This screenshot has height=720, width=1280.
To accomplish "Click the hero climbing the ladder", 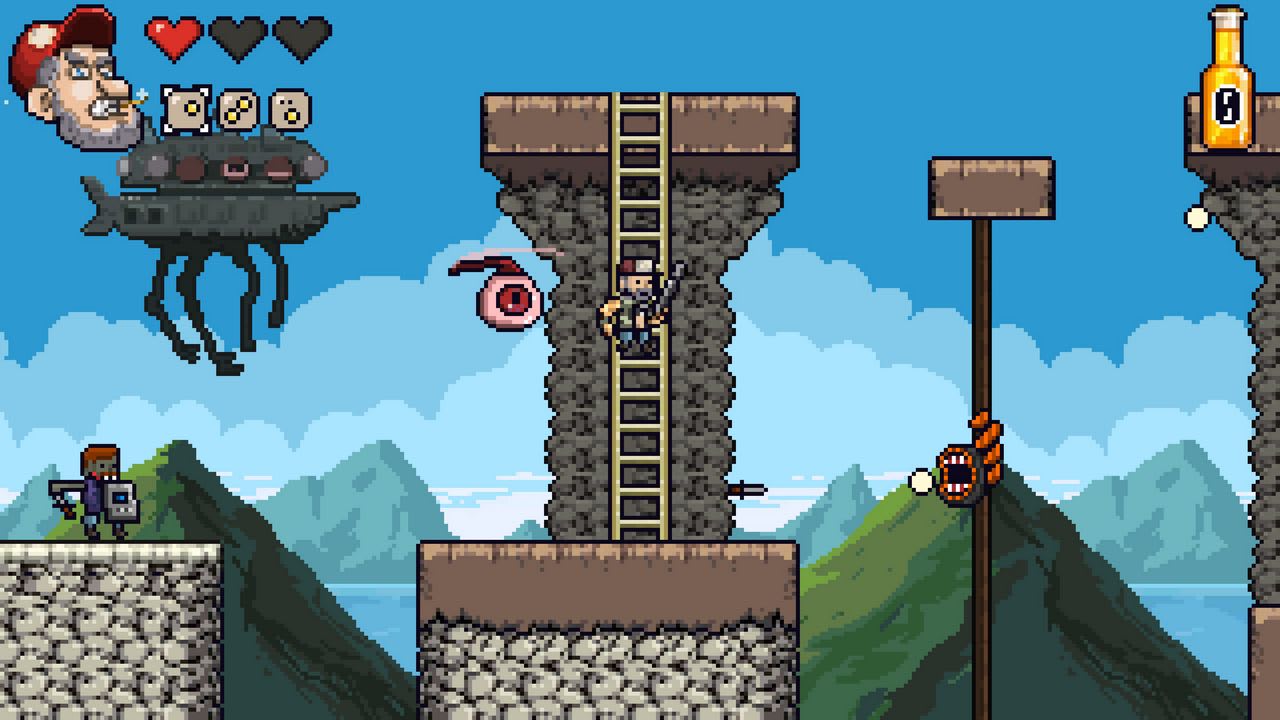I will point(635,300).
